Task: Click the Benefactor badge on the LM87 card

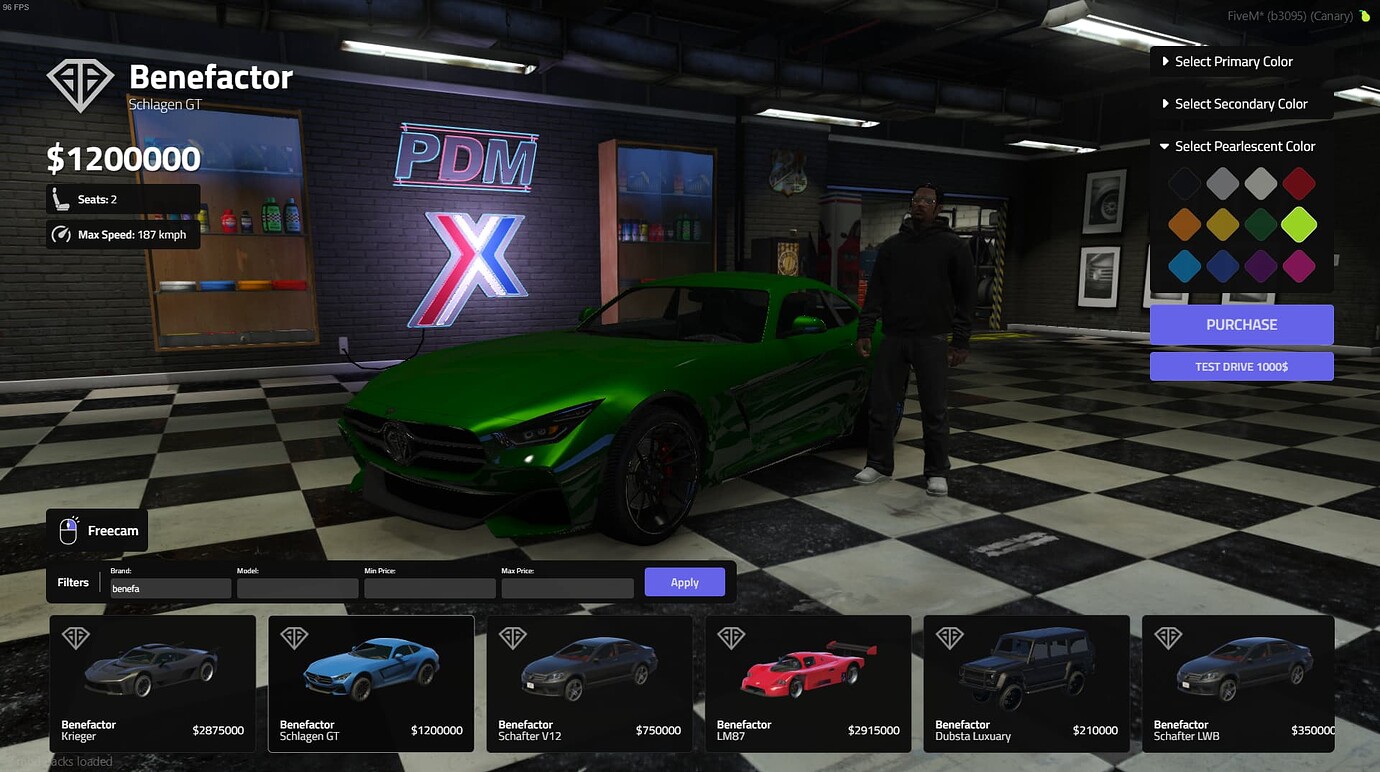Action: click(x=731, y=637)
